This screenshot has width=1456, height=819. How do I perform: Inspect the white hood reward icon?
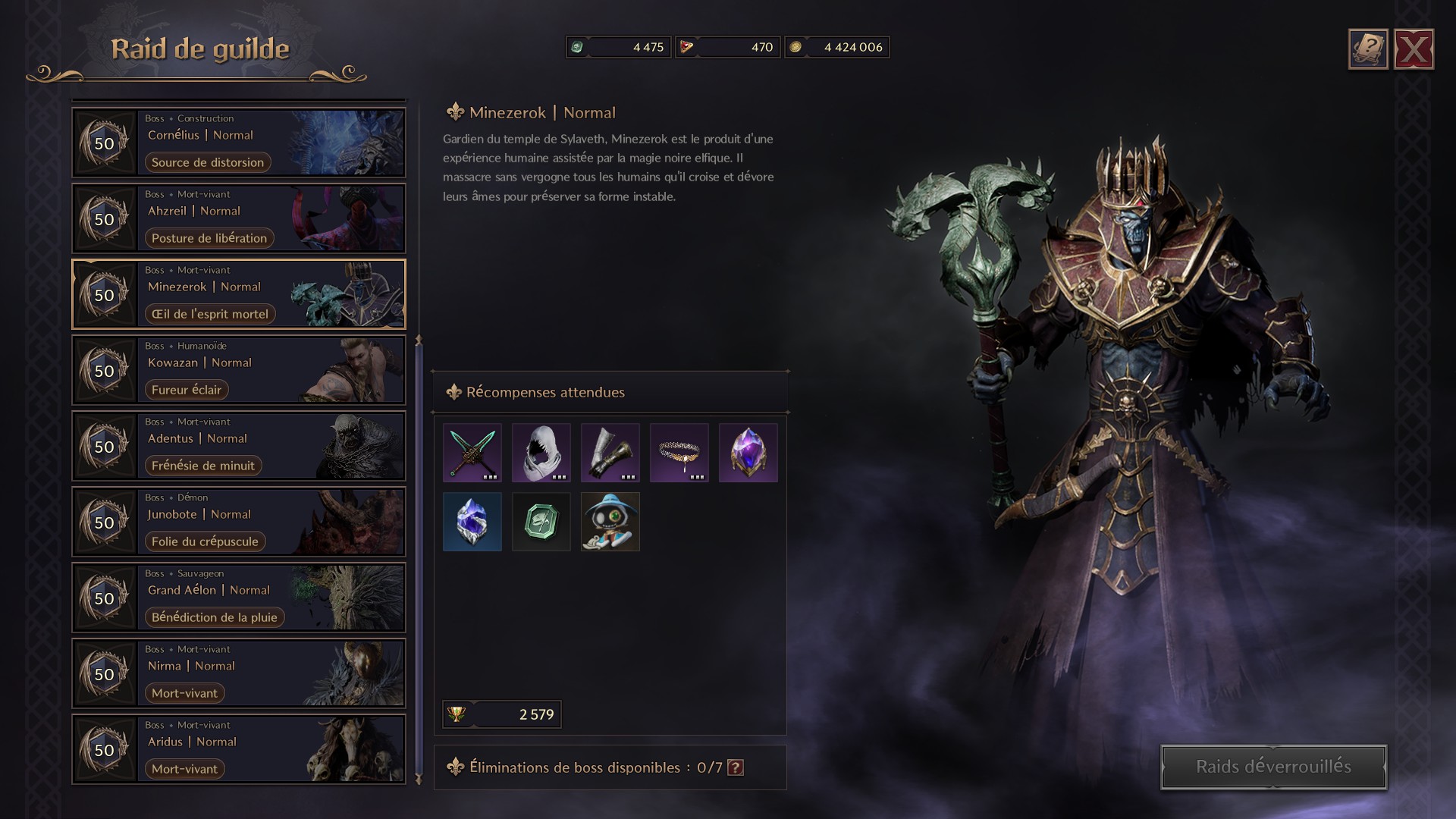coord(541,453)
